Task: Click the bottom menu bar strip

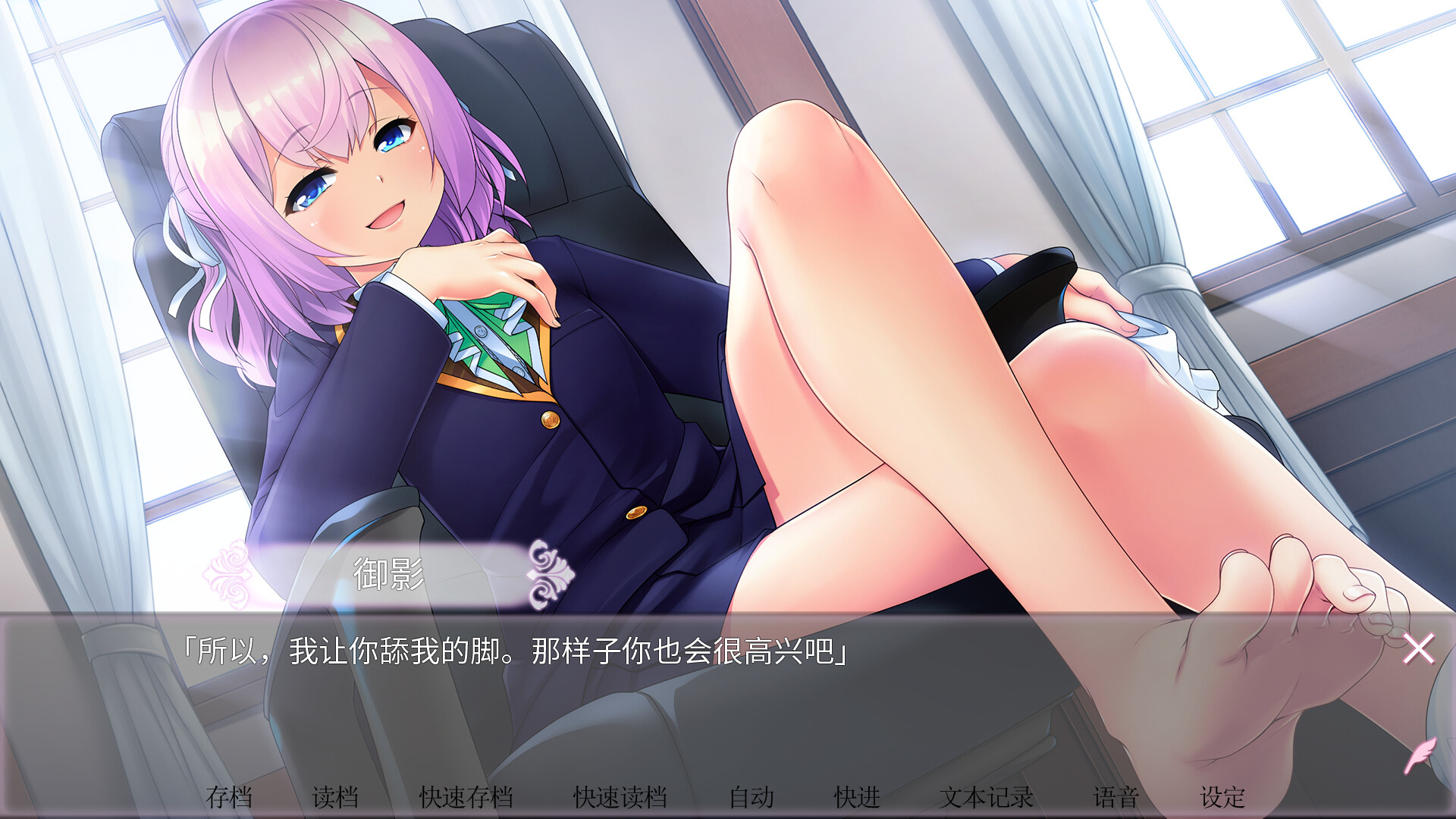Action: point(728,797)
